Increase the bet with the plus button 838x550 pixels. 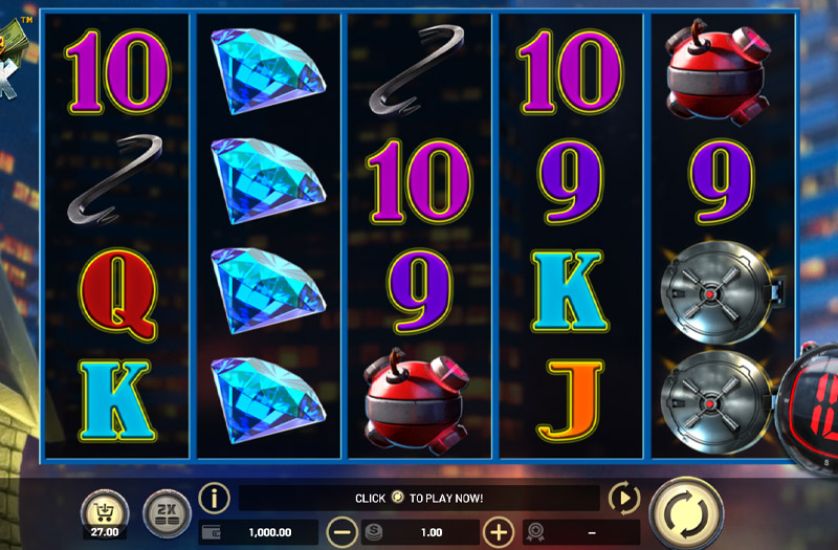498,532
